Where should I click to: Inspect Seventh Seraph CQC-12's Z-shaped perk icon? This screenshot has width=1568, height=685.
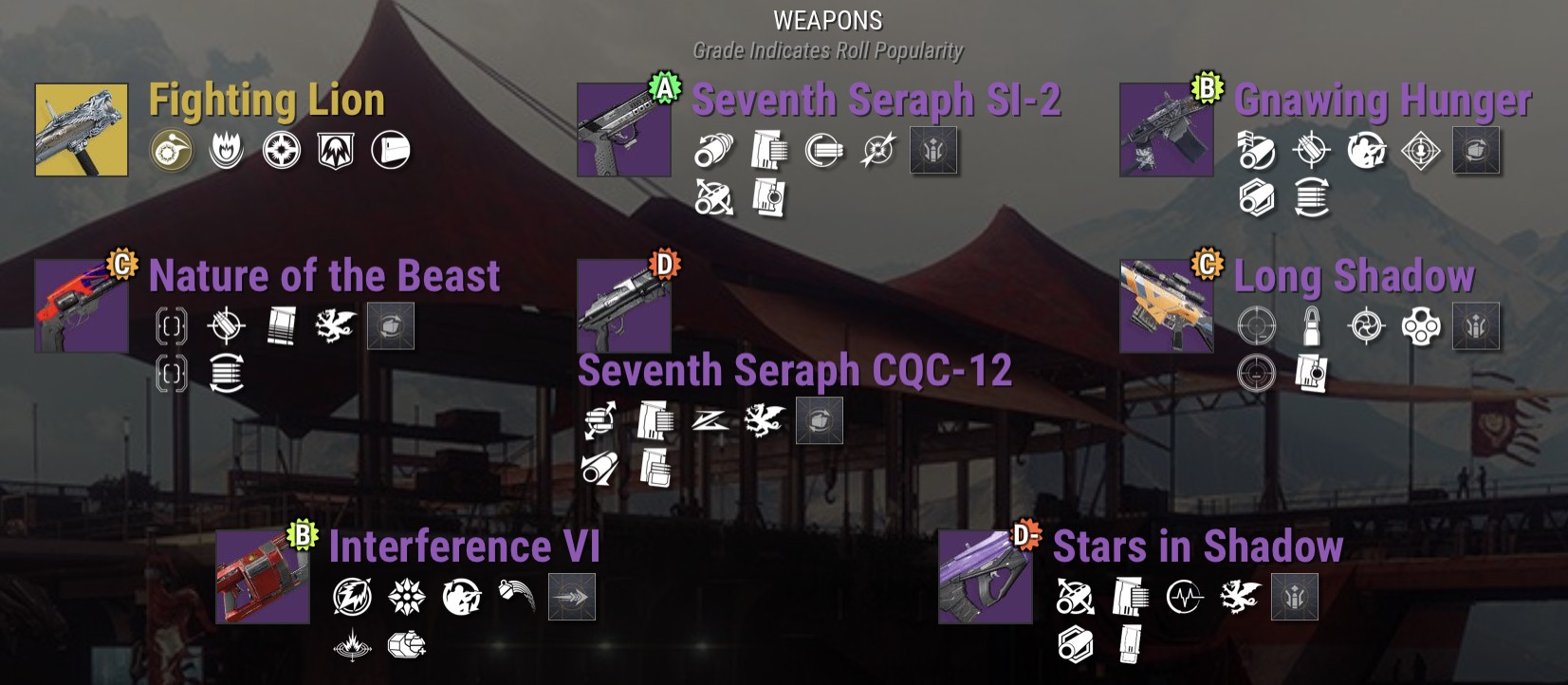(710, 420)
